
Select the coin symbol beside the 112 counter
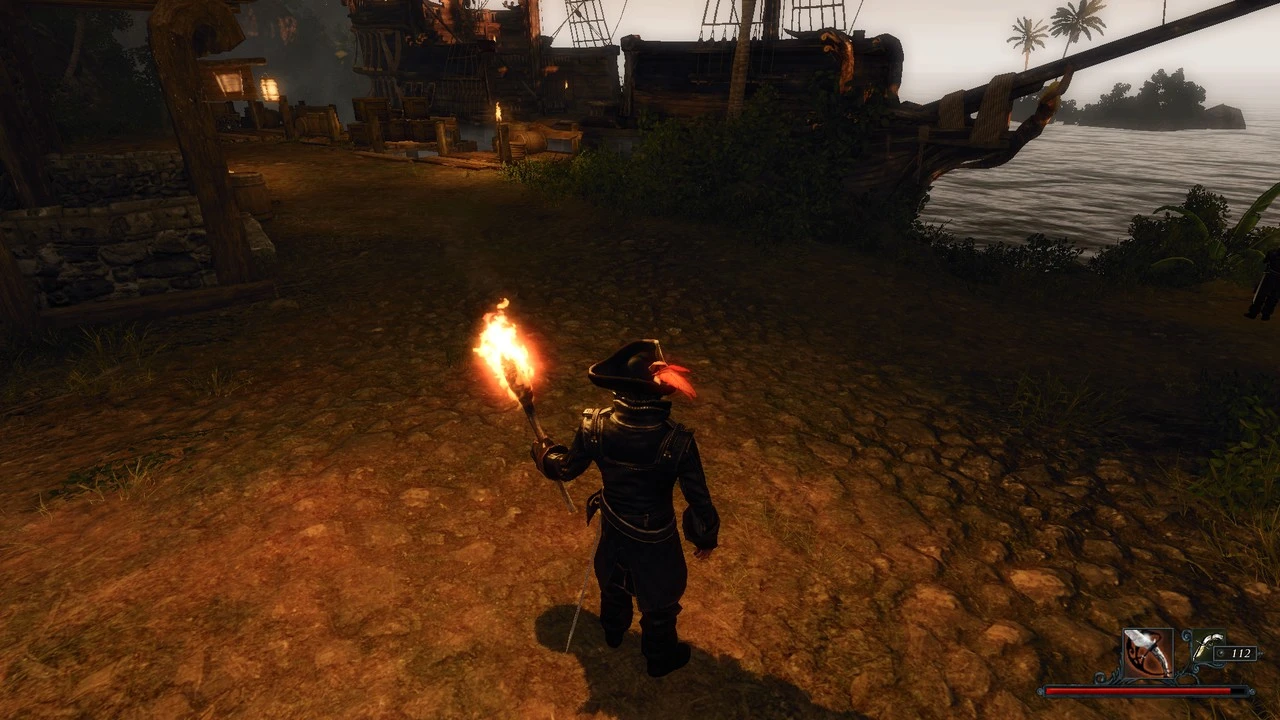click(1220, 653)
